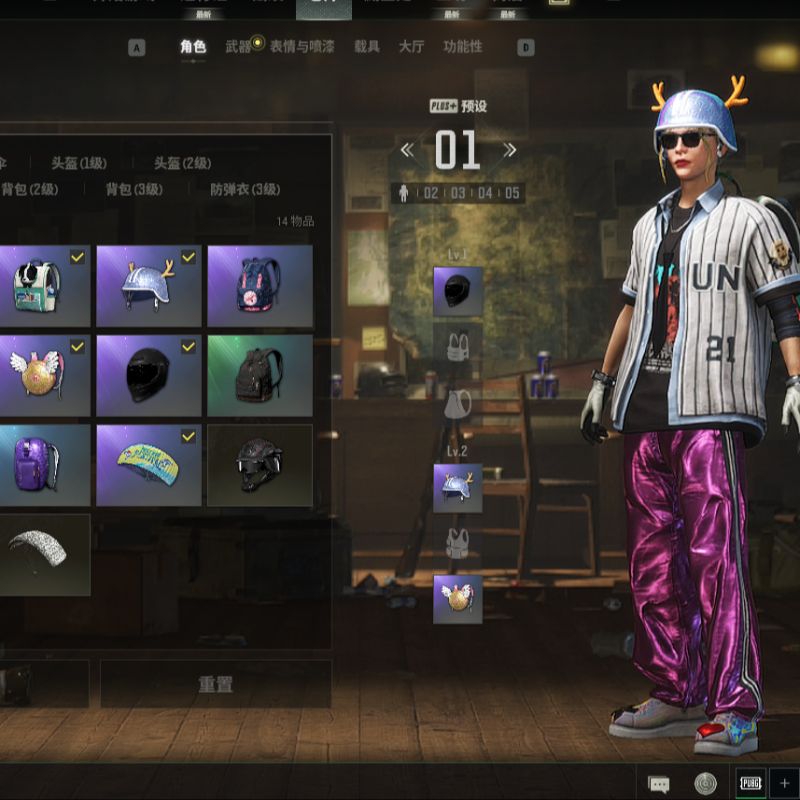Select the winged golden backpack item

42,375
